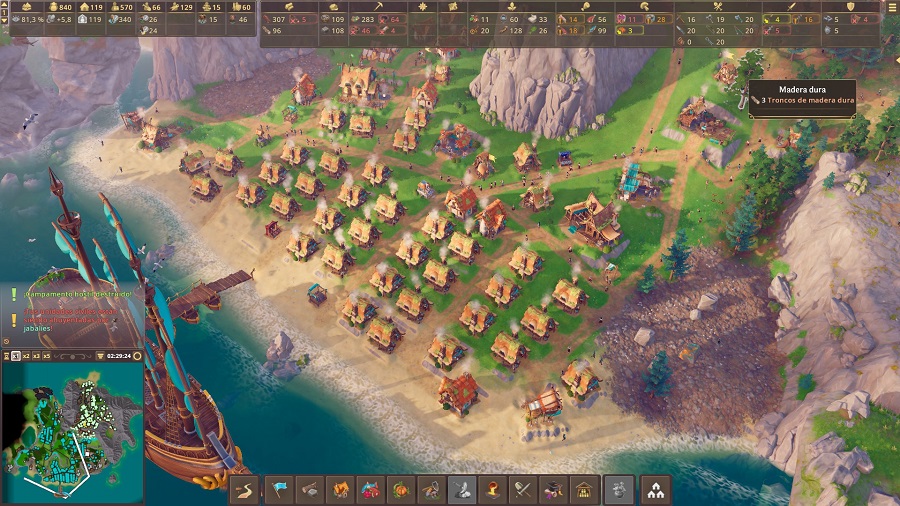This screenshot has width=900, height=506.
Task: Select the fish and meat food category
Action: [x=372, y=489]
